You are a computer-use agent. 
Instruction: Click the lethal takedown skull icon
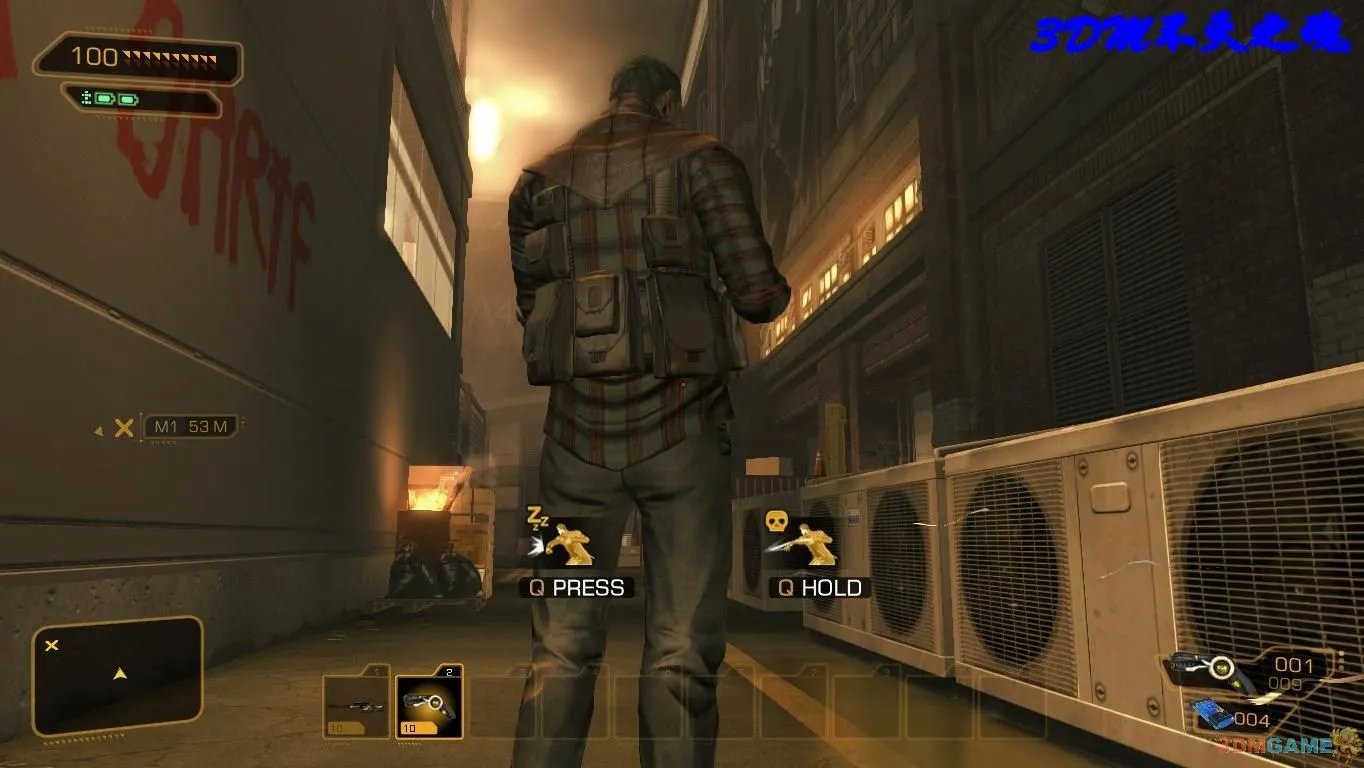[801, 540]
